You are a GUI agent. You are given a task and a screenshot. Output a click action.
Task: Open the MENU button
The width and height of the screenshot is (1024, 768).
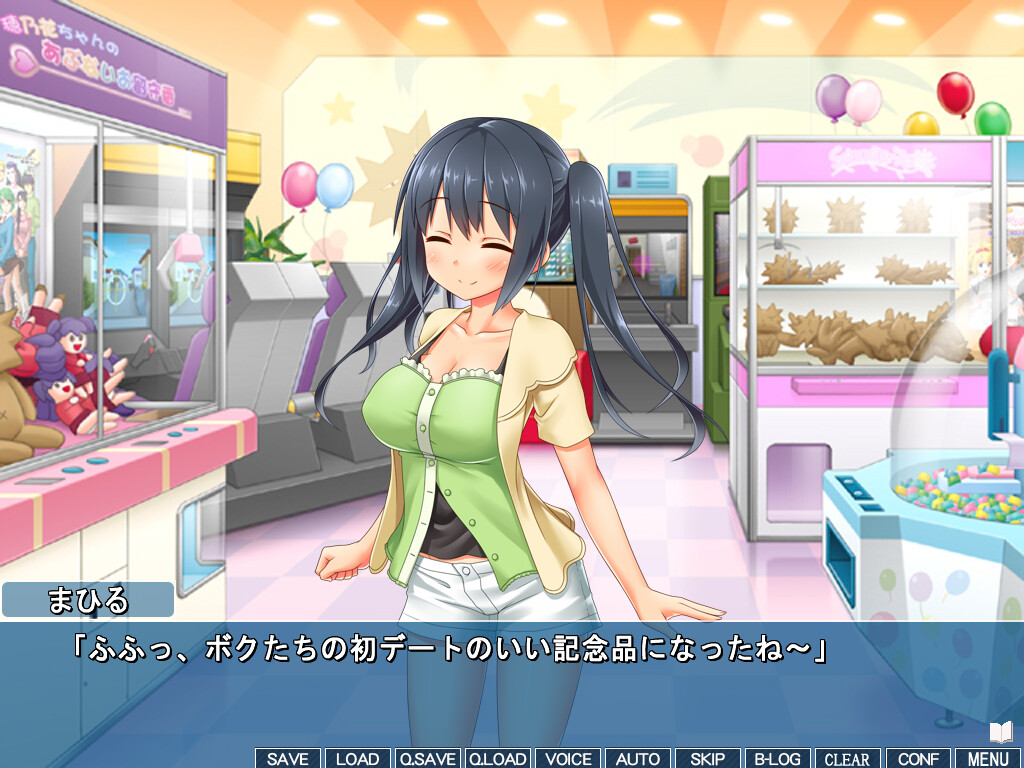click(988, 759)
